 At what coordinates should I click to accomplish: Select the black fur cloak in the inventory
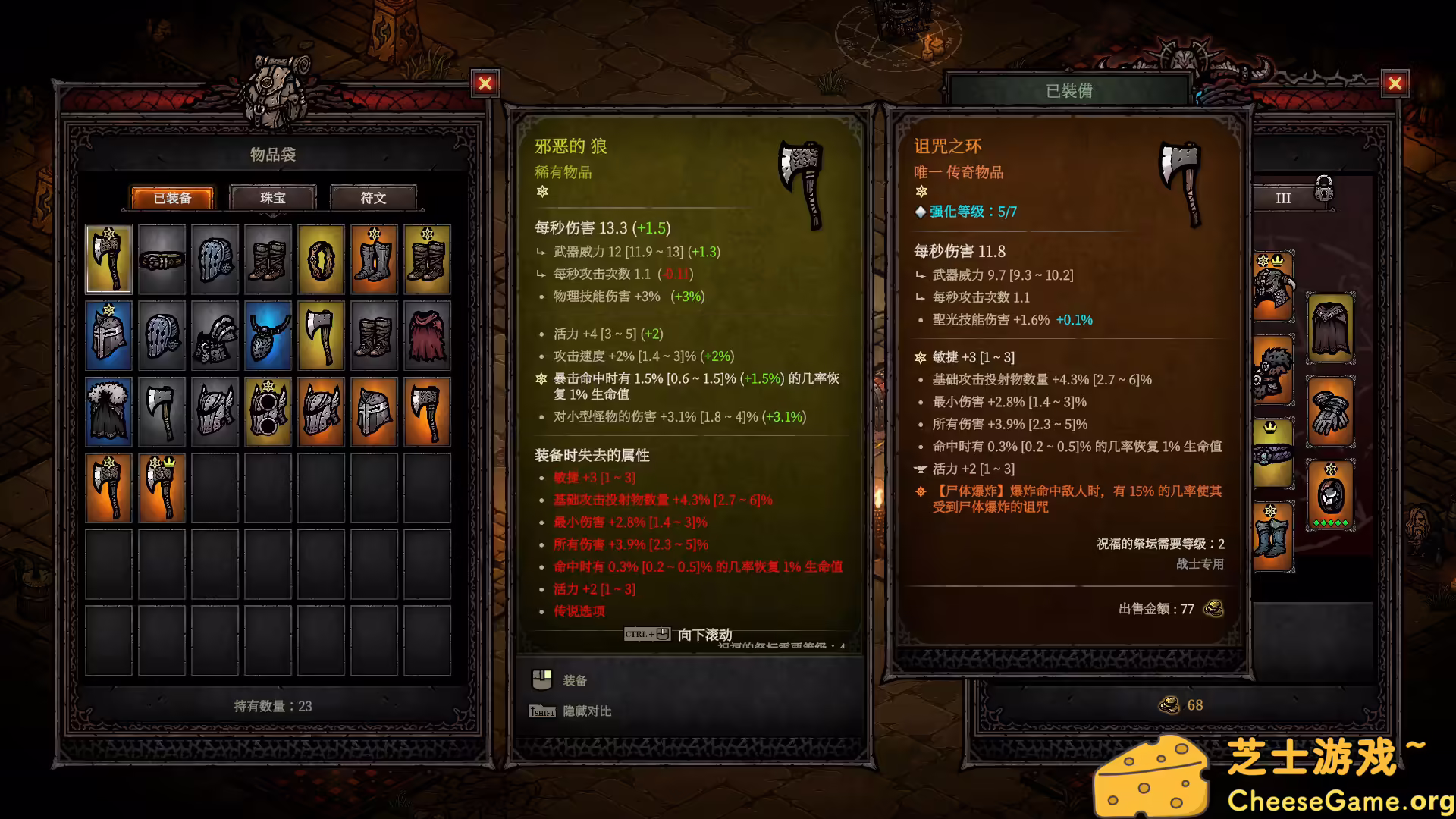(x=108, y=411)
